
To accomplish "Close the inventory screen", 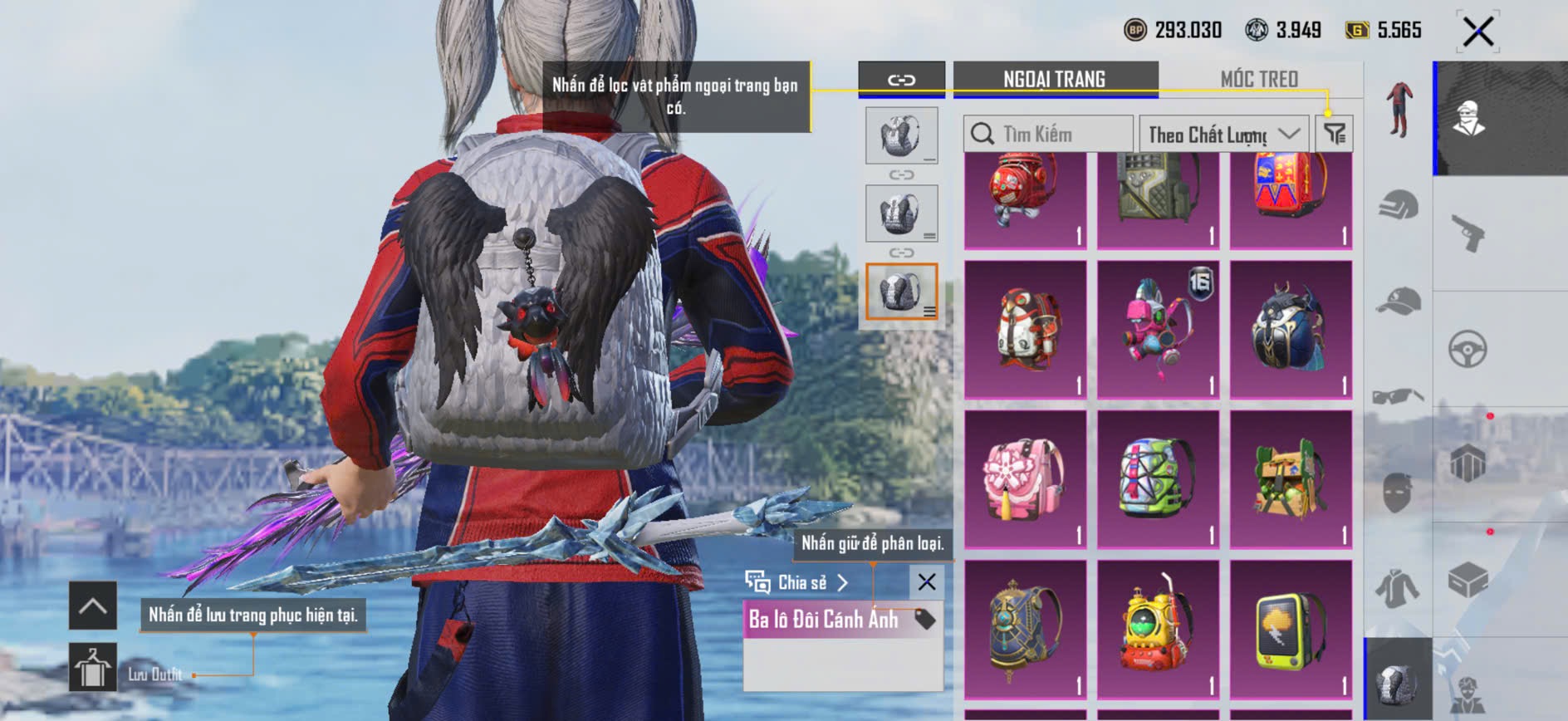I will tap(1477, 32).
